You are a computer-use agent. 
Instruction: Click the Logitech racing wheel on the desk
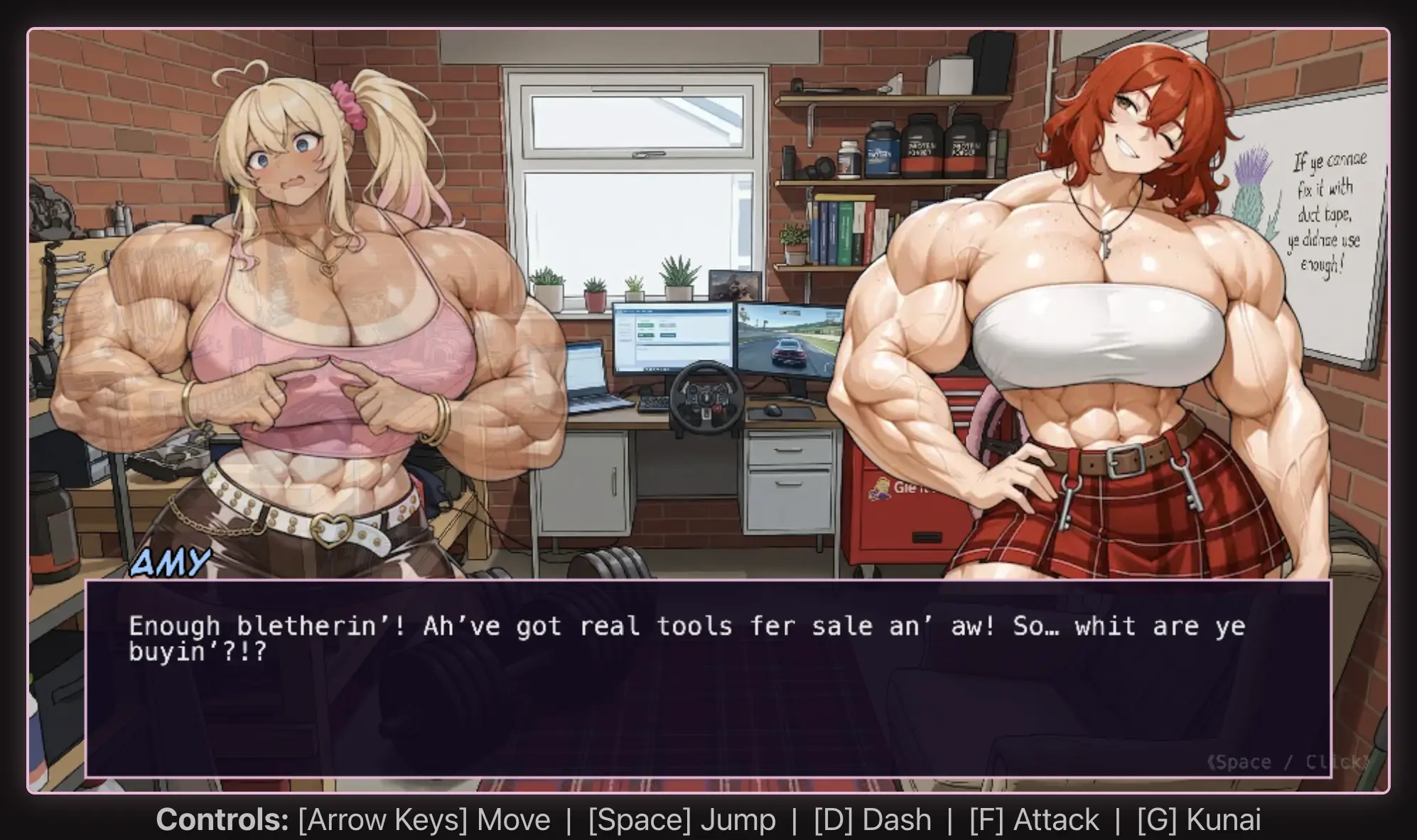706,398
